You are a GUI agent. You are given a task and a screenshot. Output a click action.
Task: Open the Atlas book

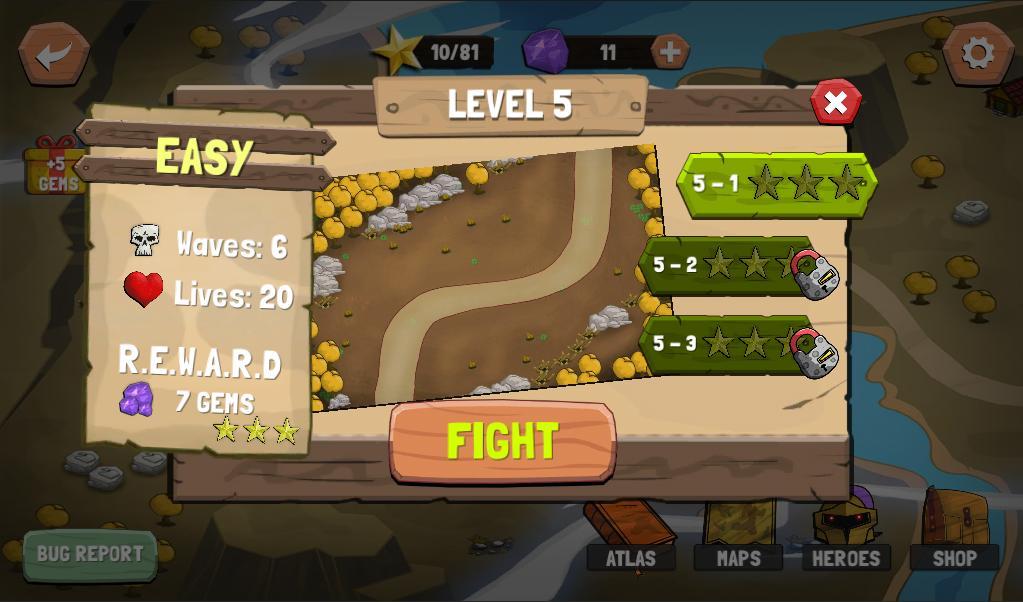click(x=630, y=540)
